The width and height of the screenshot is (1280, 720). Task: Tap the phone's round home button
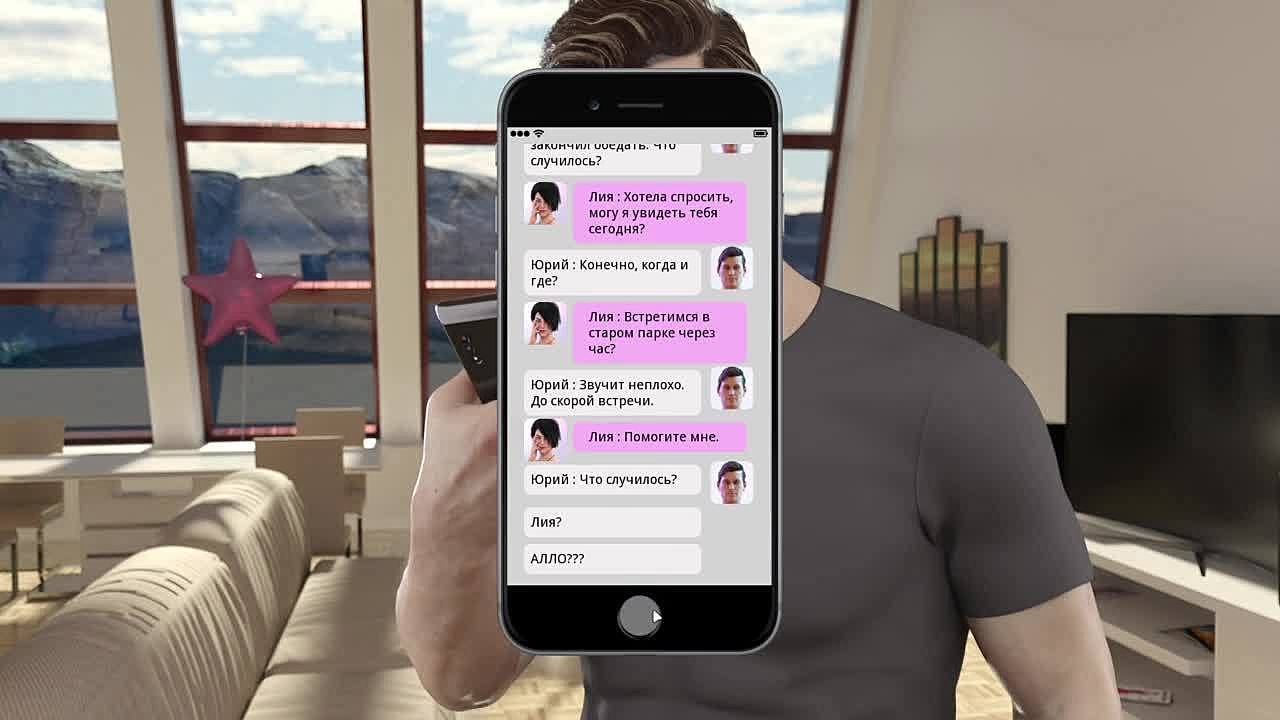pyautogui.click(x=639, y=616)
